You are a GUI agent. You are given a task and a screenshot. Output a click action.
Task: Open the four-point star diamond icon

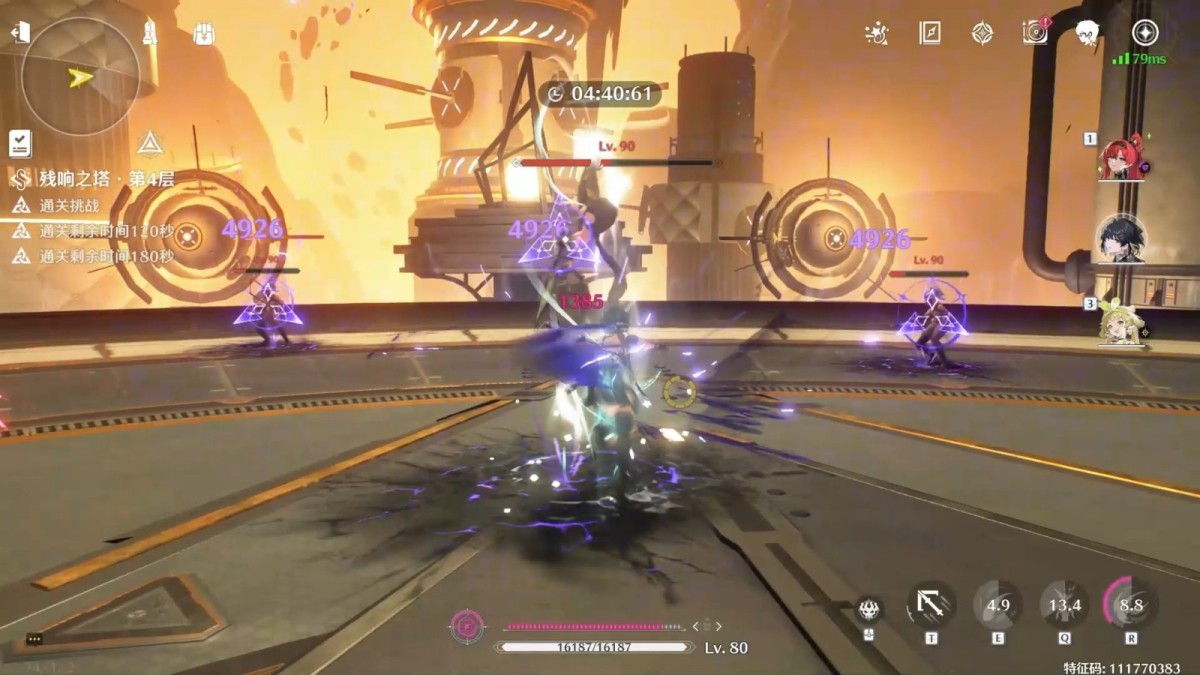982,33
